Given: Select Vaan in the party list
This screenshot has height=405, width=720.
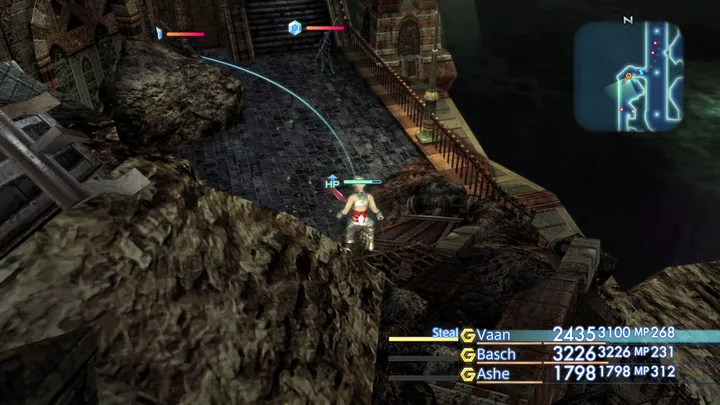Looking at the screenshot, I should (496, 334).
